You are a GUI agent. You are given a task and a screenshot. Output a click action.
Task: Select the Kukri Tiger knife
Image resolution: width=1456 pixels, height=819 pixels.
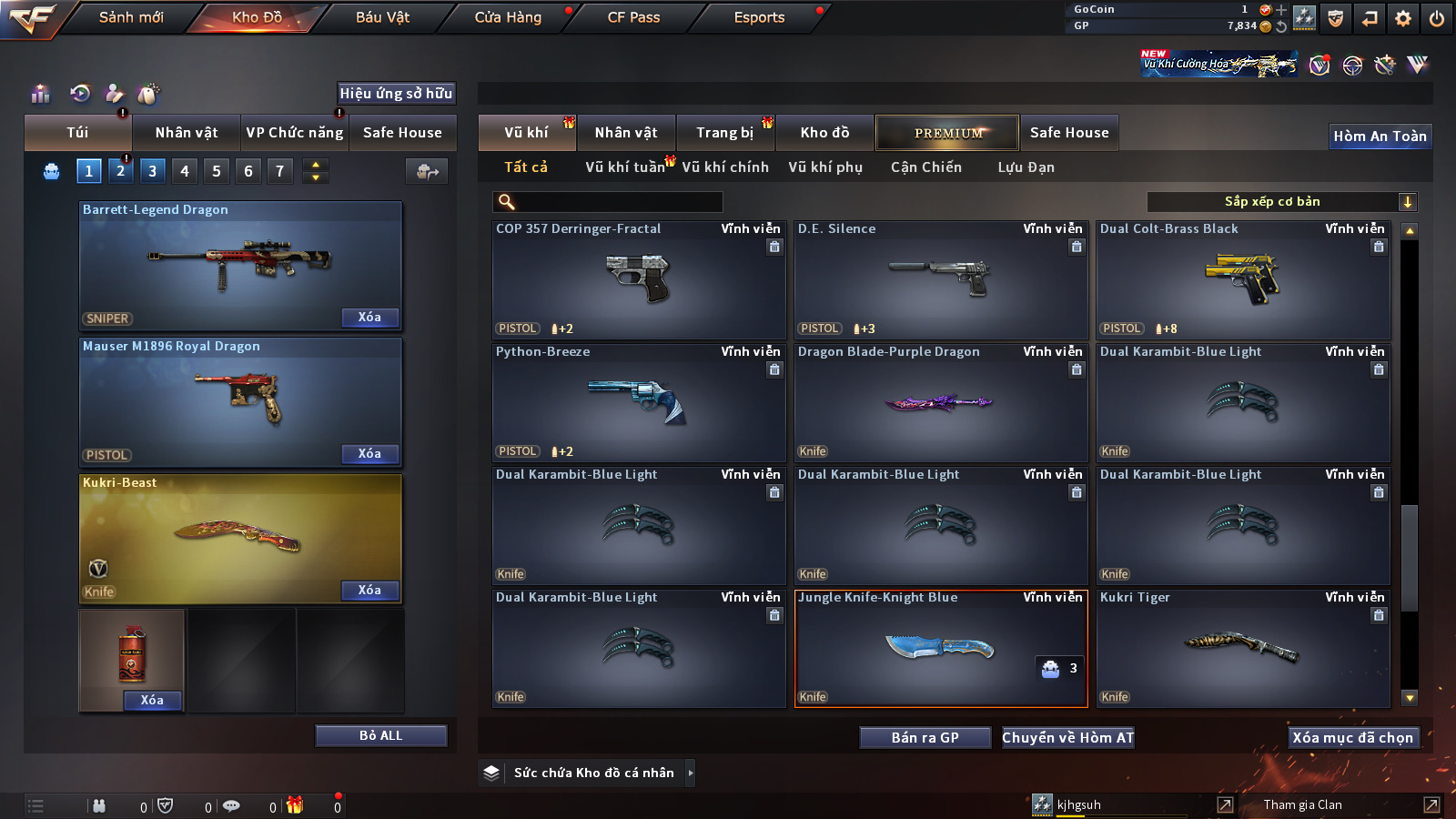[1243, 648]
